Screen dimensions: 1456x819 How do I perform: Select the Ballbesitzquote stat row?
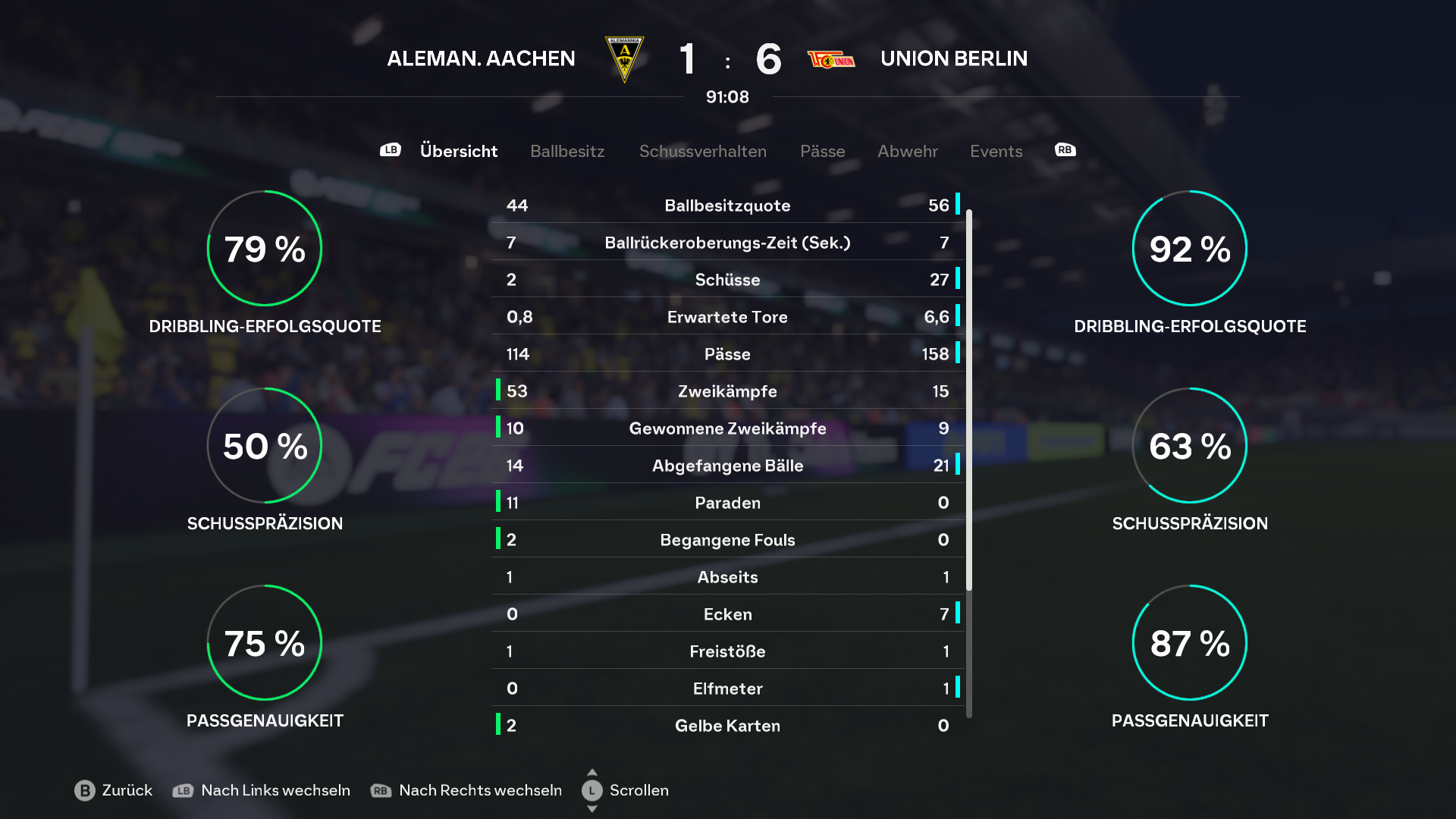[727, 206]
